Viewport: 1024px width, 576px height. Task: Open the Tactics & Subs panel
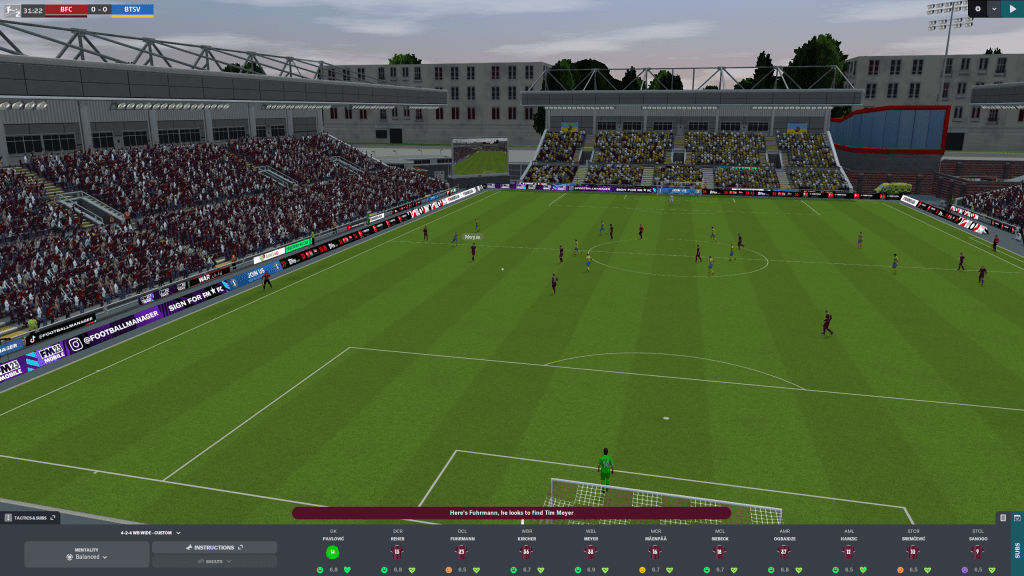coord(30,517)
